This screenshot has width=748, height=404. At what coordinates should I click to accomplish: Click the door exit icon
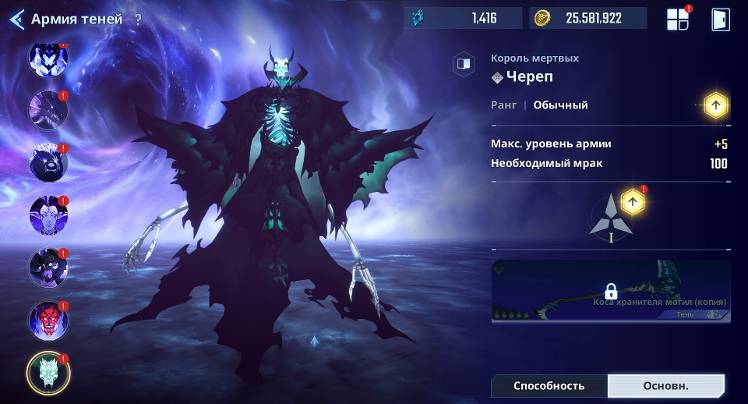point(720,19)
